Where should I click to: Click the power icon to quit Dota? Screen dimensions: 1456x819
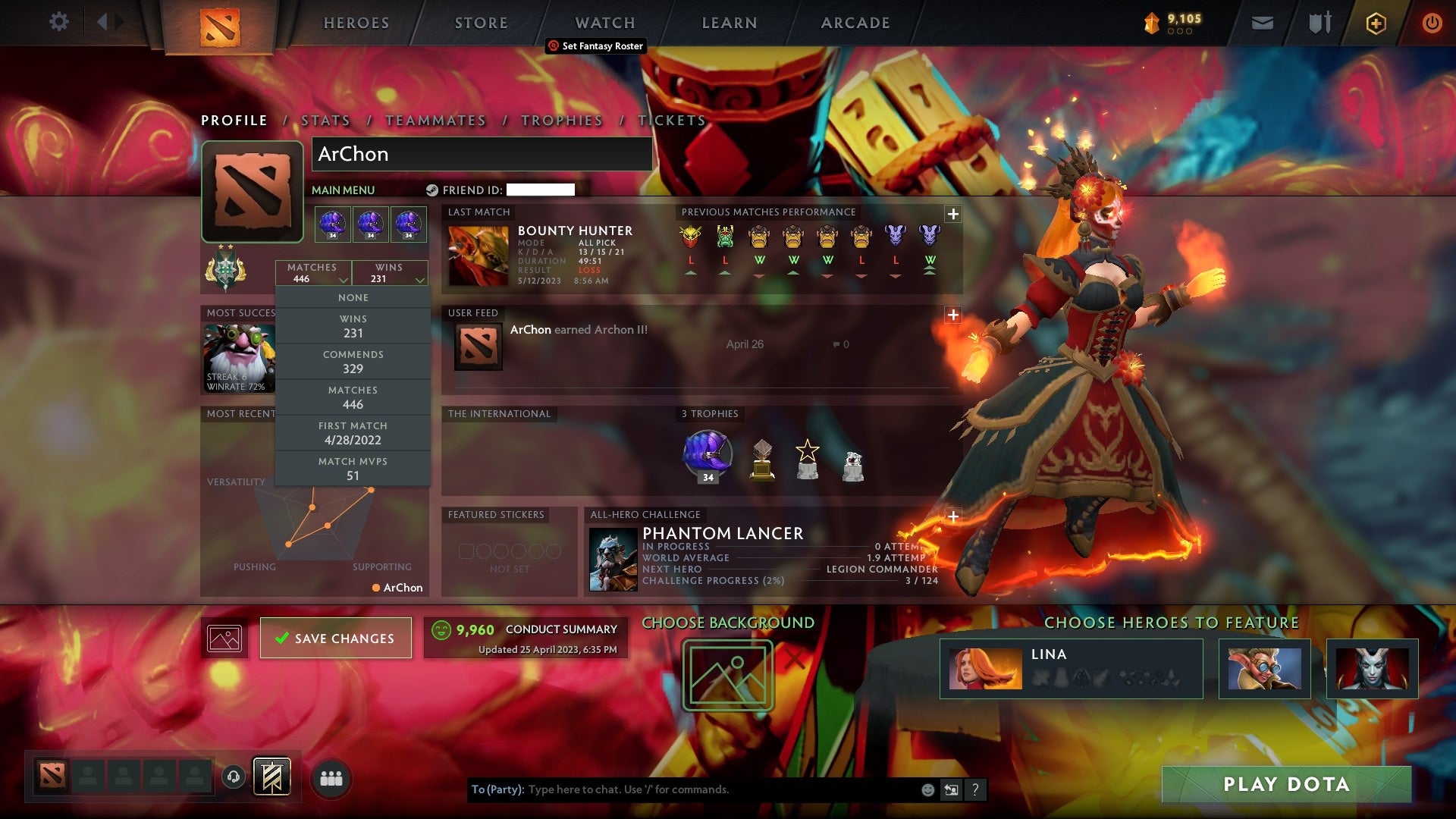tap(1432, 23)
